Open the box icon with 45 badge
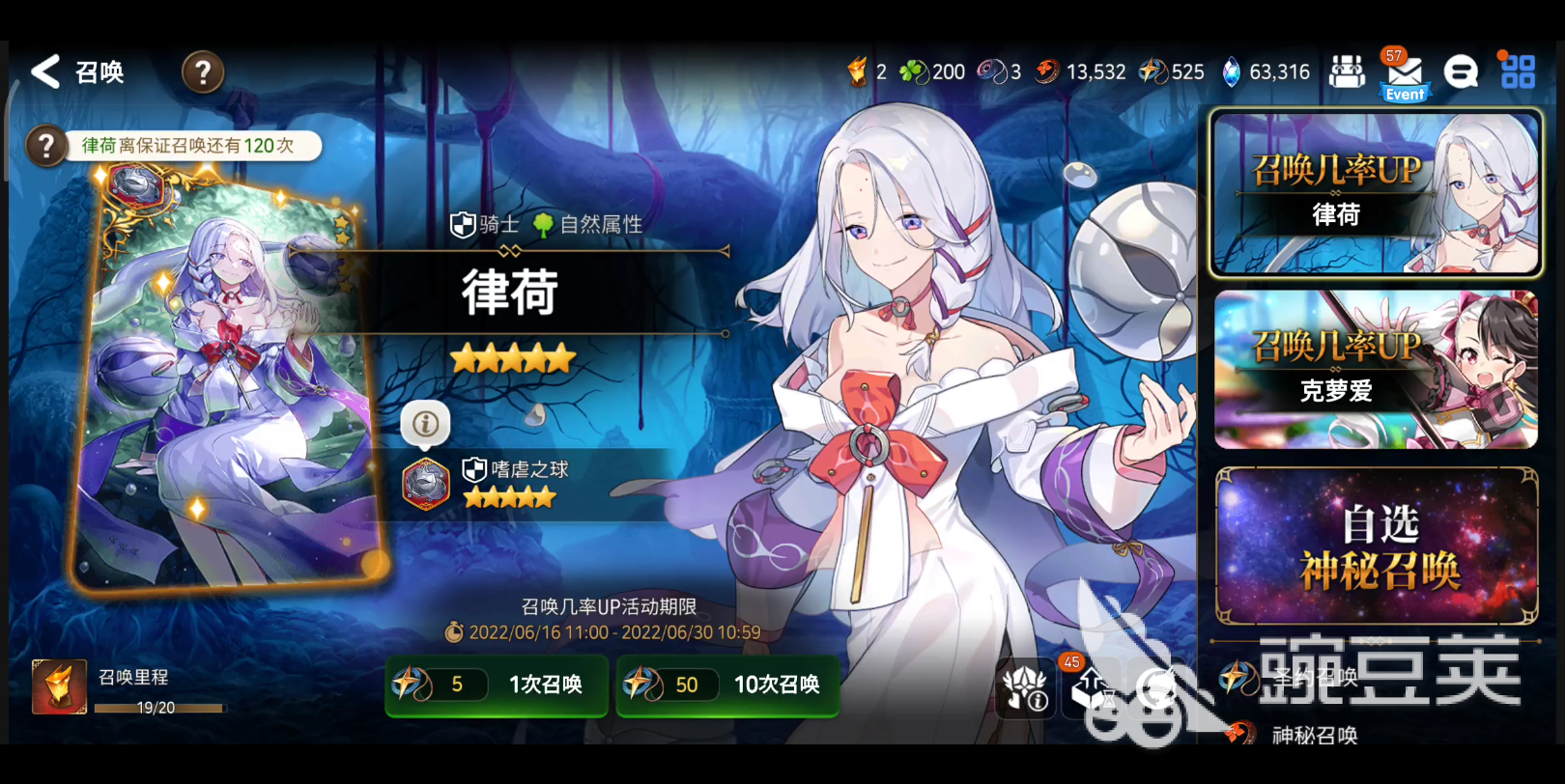The image size is (1565, 784). 1092,691
